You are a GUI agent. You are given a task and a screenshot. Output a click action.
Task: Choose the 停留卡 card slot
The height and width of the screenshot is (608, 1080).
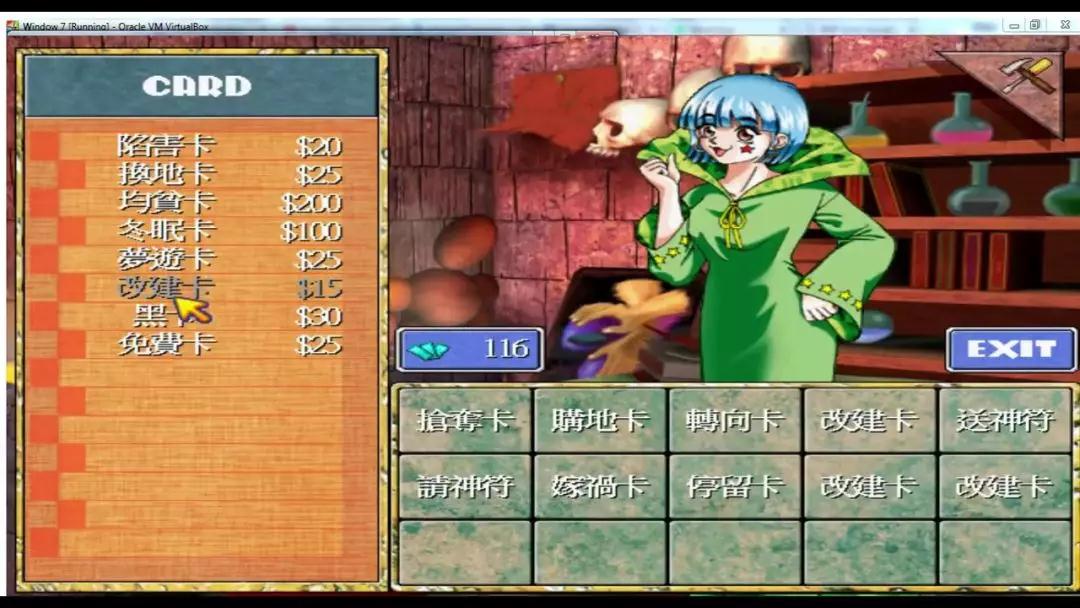click(734, 486)
